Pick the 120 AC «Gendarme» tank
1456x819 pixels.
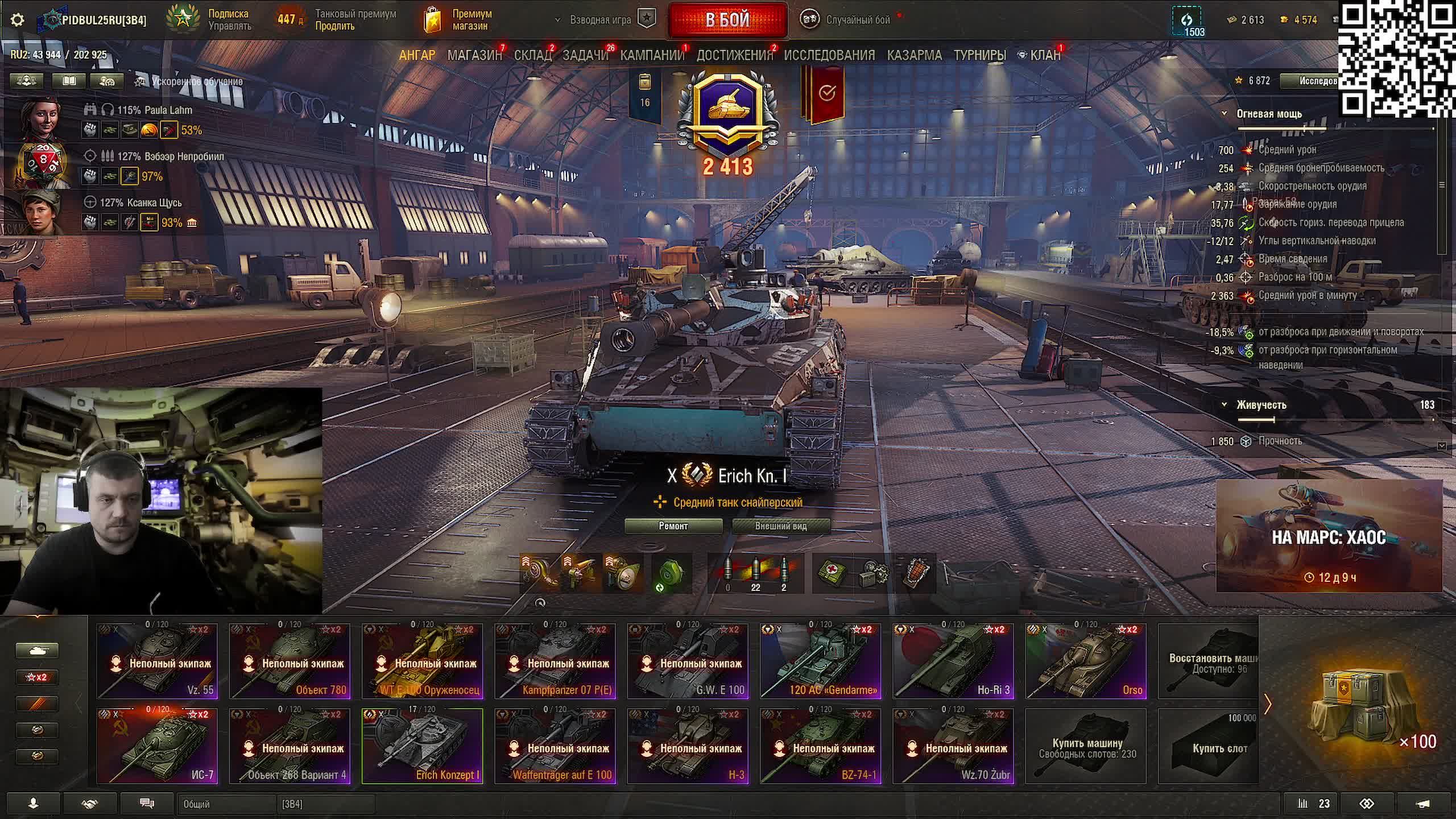[820, 661]
